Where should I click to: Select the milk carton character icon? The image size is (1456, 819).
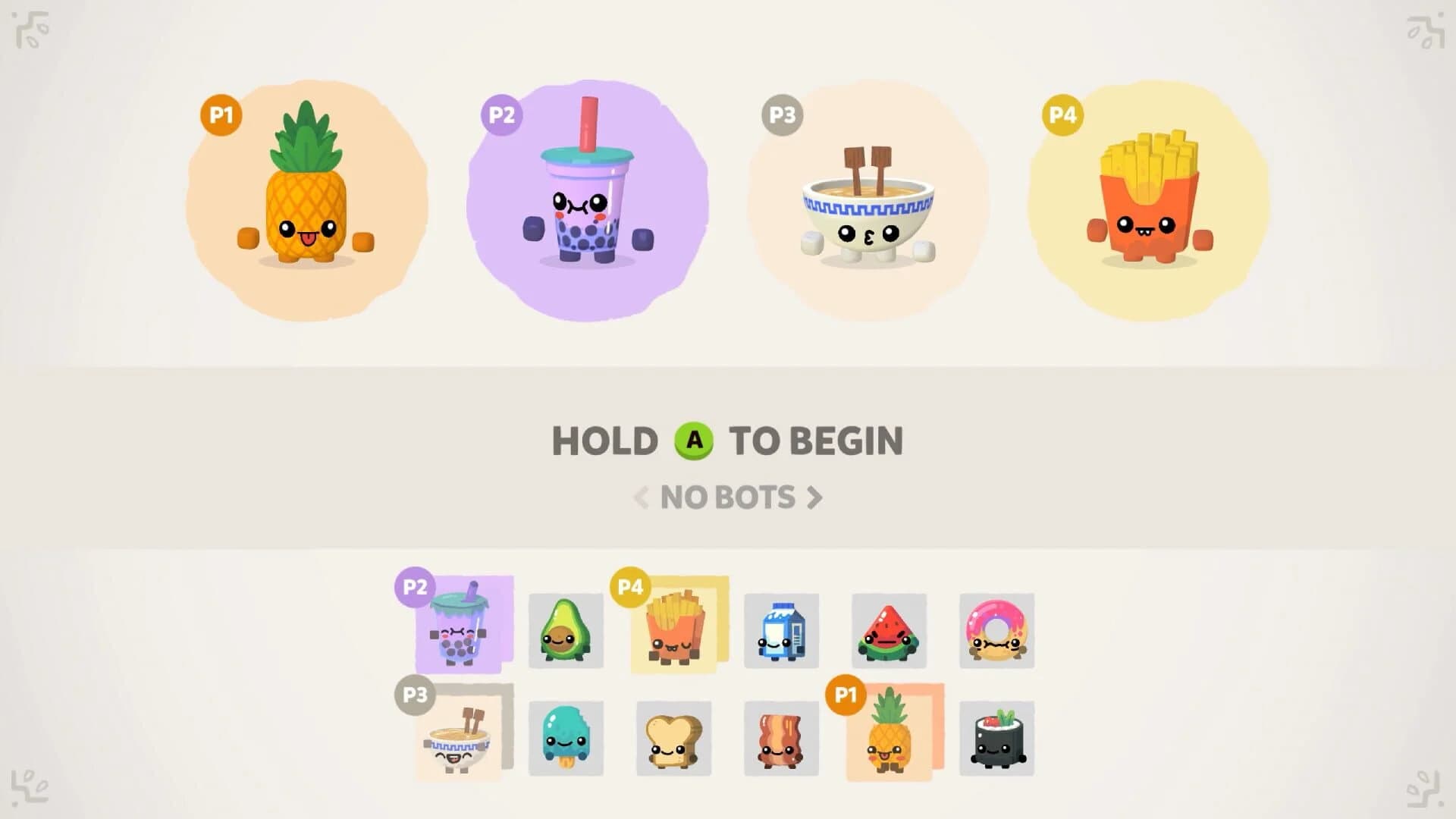tap(782, 632)
